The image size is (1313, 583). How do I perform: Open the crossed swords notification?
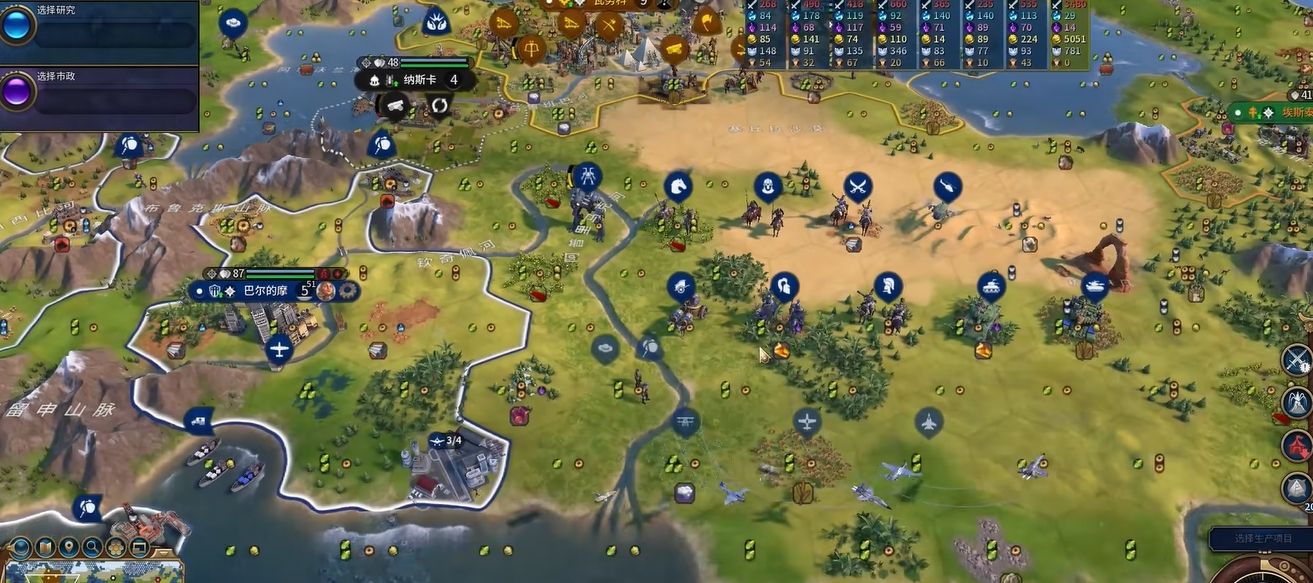(x=1297, y=359)
